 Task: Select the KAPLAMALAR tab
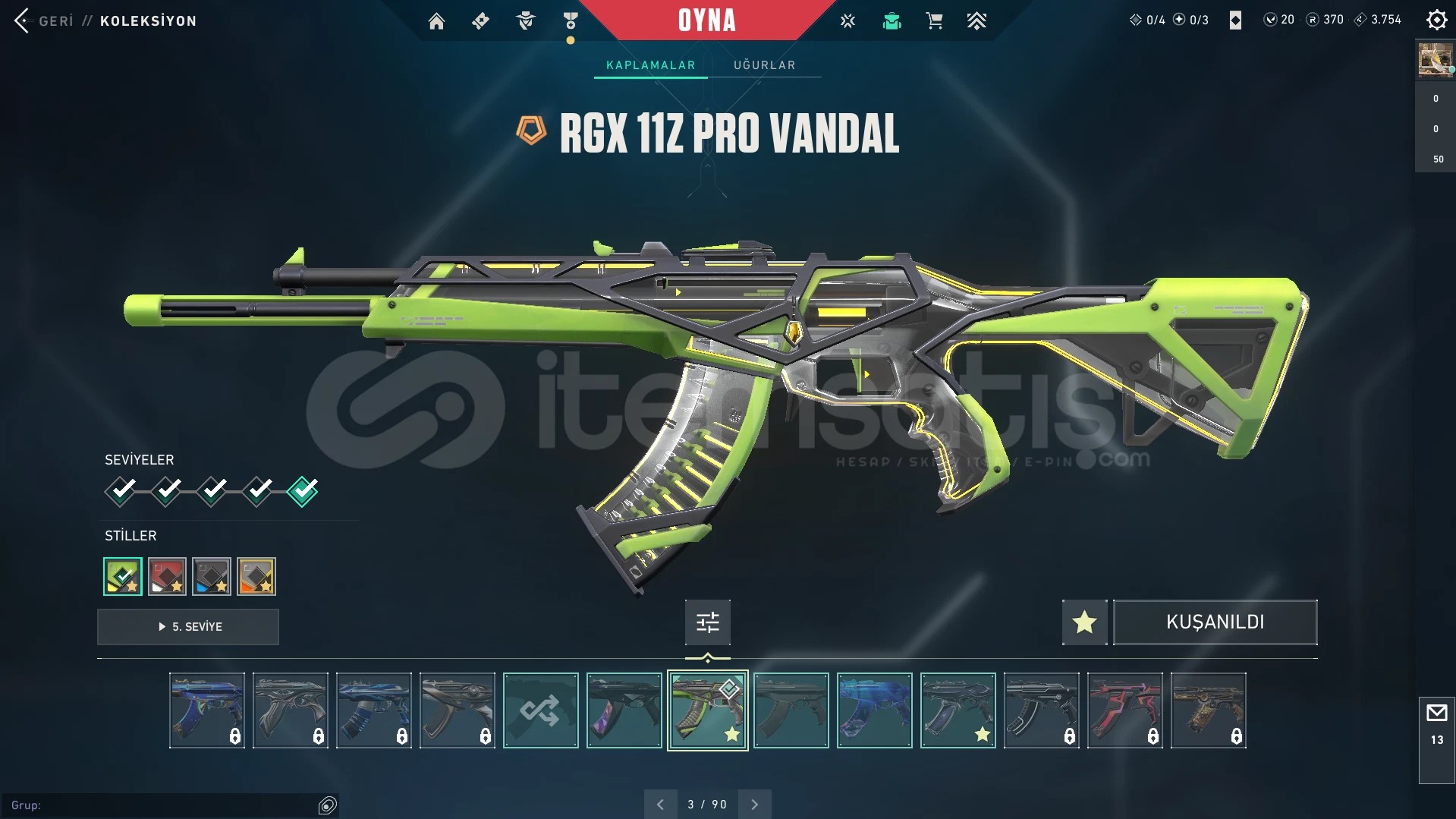click(x=650, y=65)
